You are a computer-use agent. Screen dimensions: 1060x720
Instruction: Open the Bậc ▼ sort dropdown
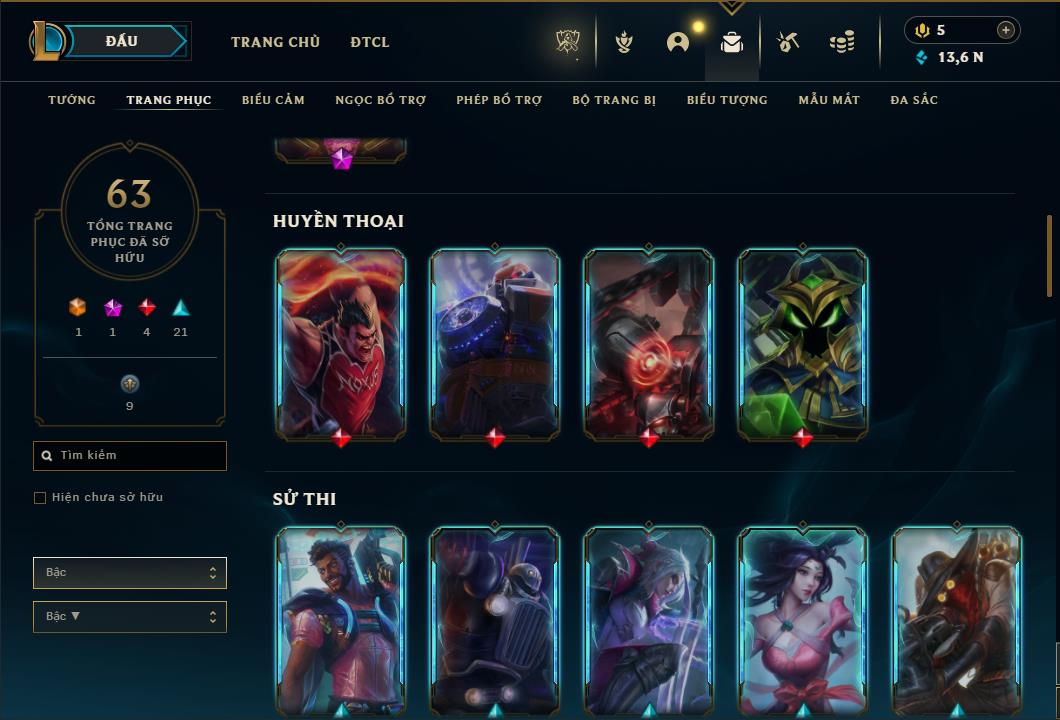pyautogui.click(x=130, y=617)
